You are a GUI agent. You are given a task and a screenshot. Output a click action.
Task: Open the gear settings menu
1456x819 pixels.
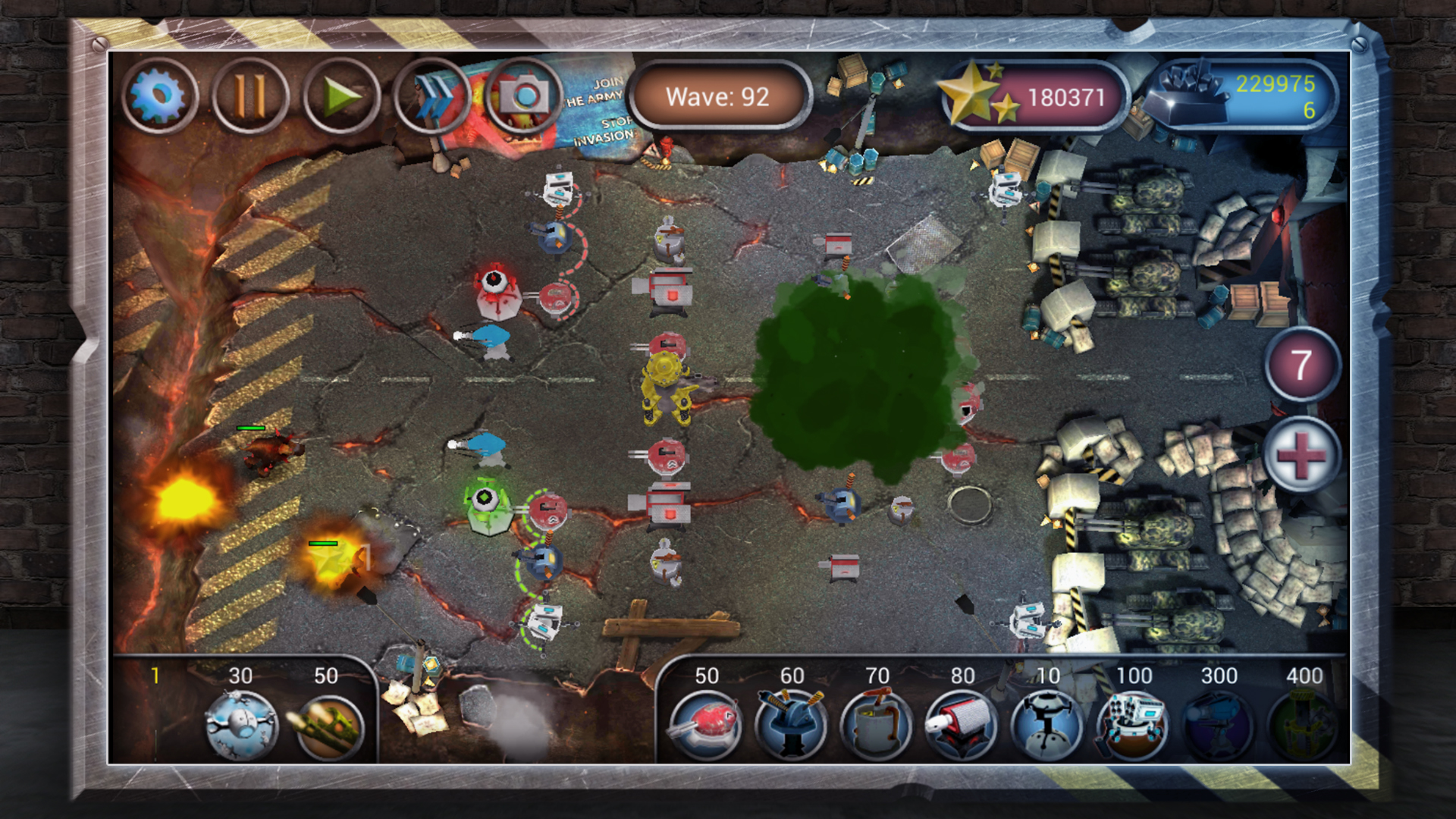point(159,97)
